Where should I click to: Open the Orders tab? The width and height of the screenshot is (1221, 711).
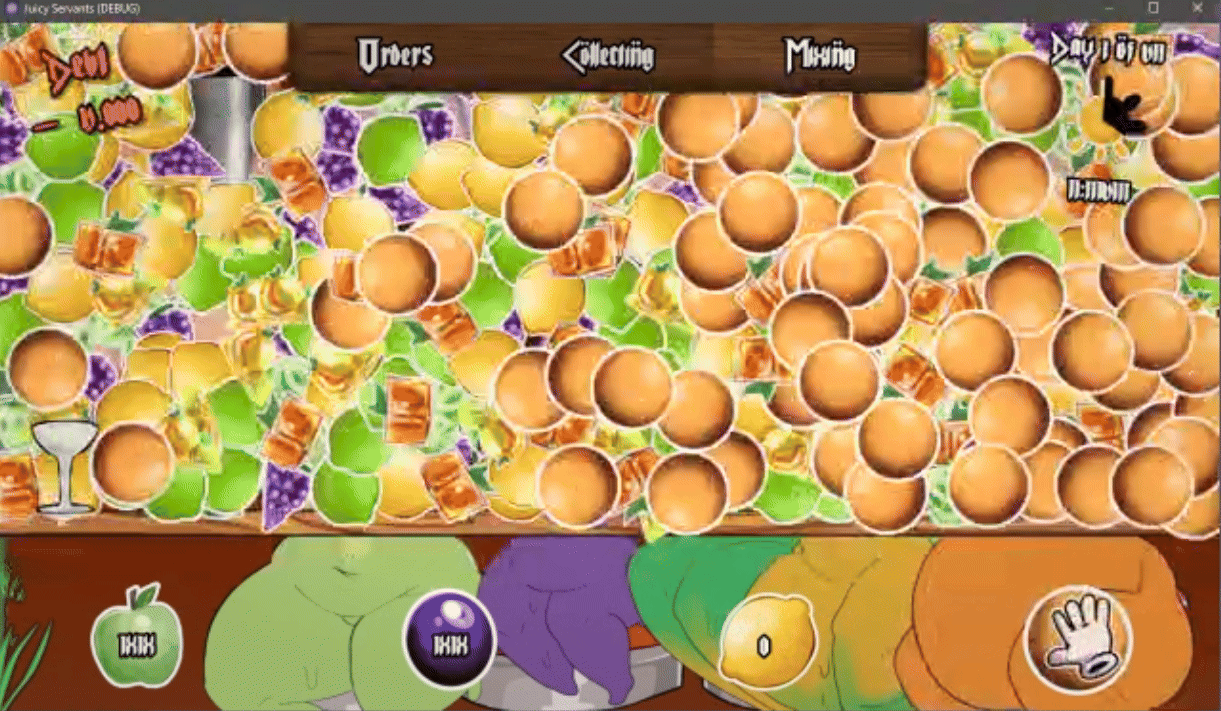(x=395, y=55)
